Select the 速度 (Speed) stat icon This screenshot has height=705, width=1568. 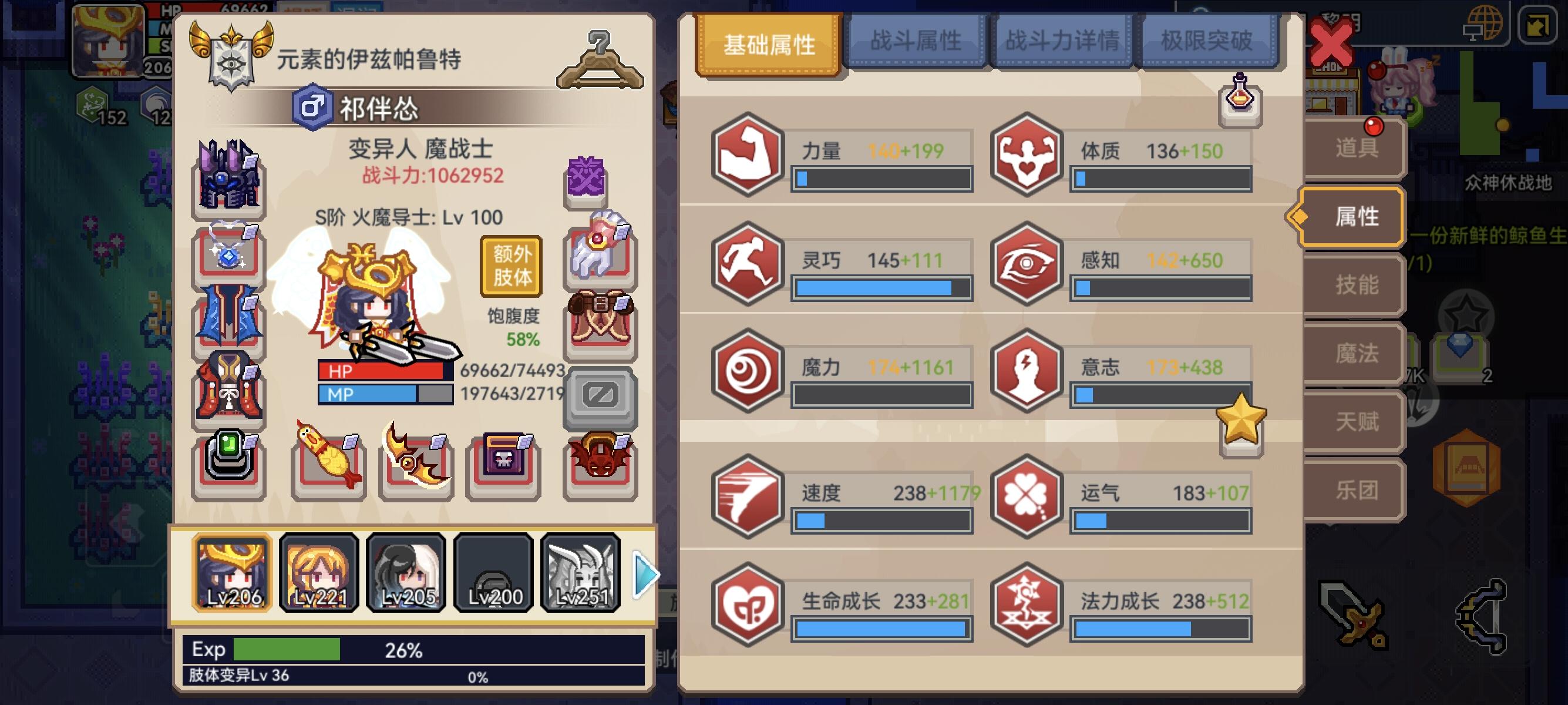[x=746, y=498]
